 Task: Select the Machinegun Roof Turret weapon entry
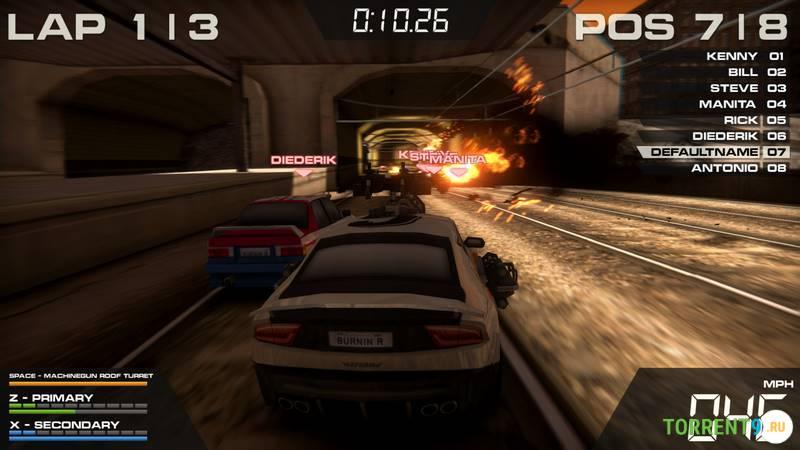pyautogui.click(x=78, y=377)
